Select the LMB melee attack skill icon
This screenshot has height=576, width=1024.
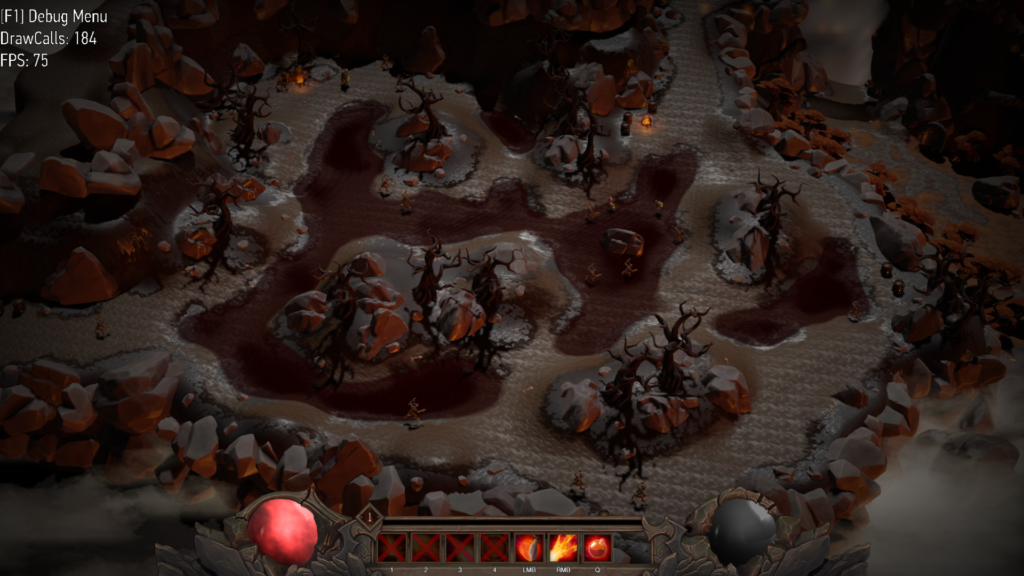tap(529, 548)
